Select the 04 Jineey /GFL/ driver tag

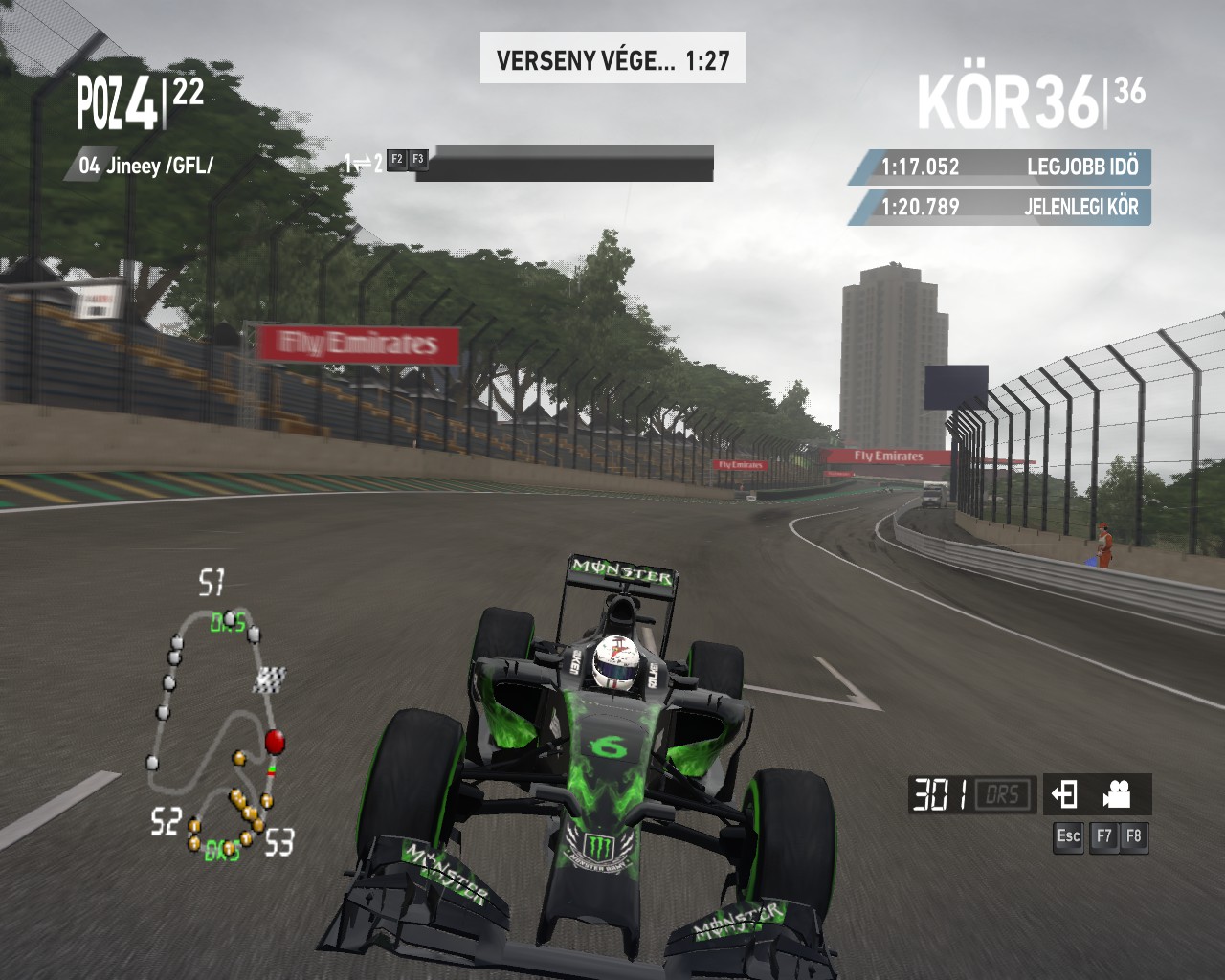[x=145, y=166]
